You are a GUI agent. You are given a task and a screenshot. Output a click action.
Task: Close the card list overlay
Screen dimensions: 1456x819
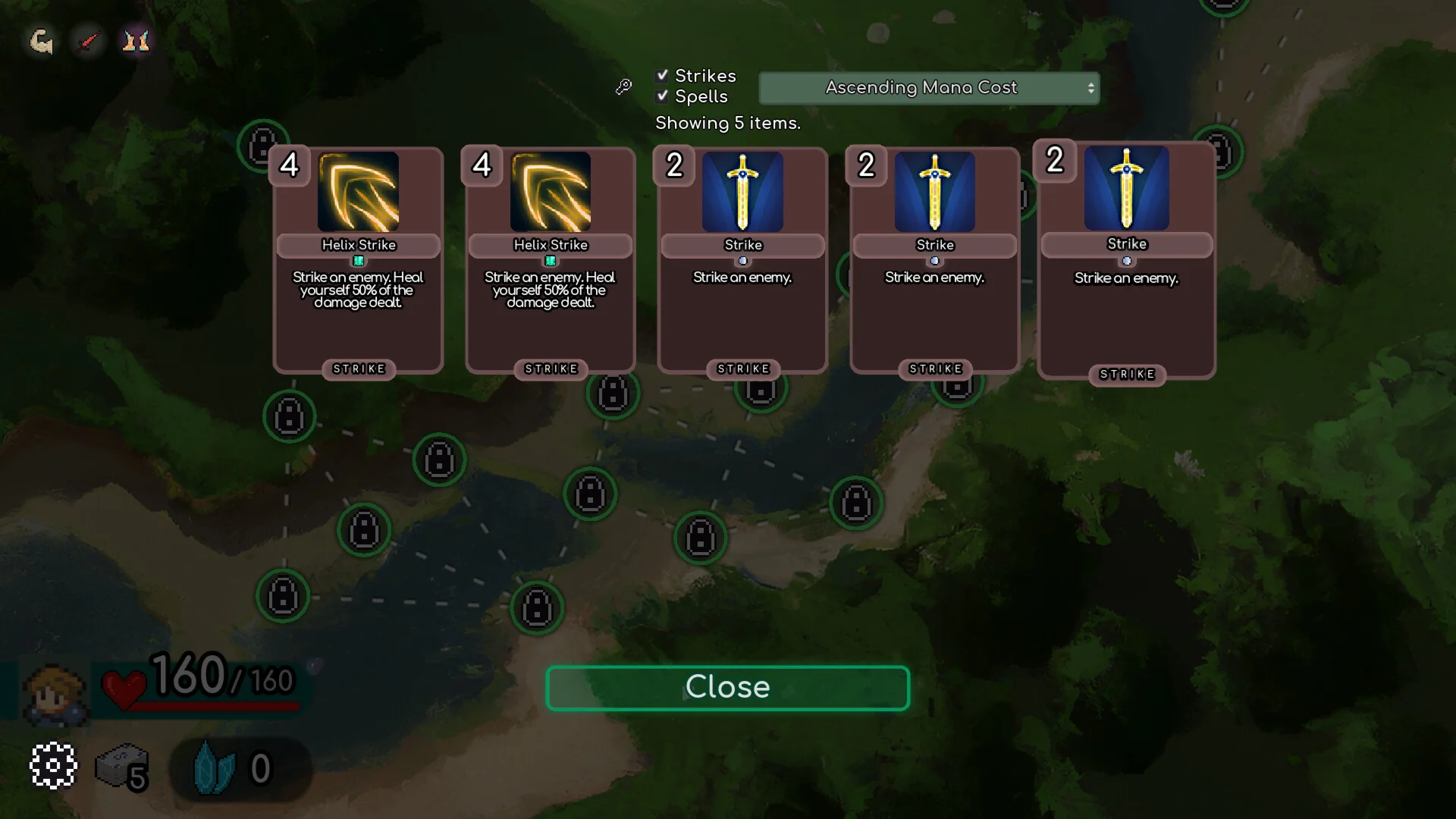point(727,688)
